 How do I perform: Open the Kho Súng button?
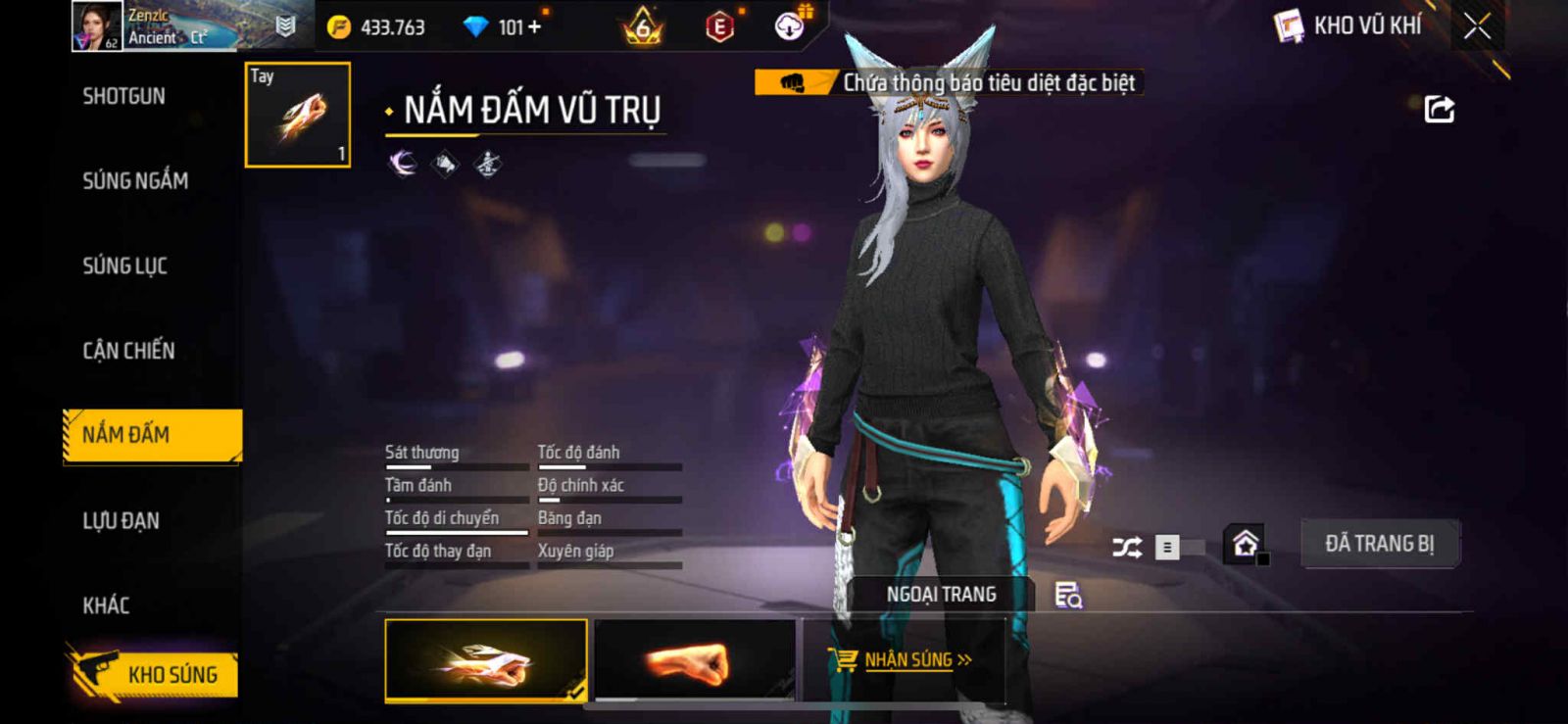coord(154,674)
